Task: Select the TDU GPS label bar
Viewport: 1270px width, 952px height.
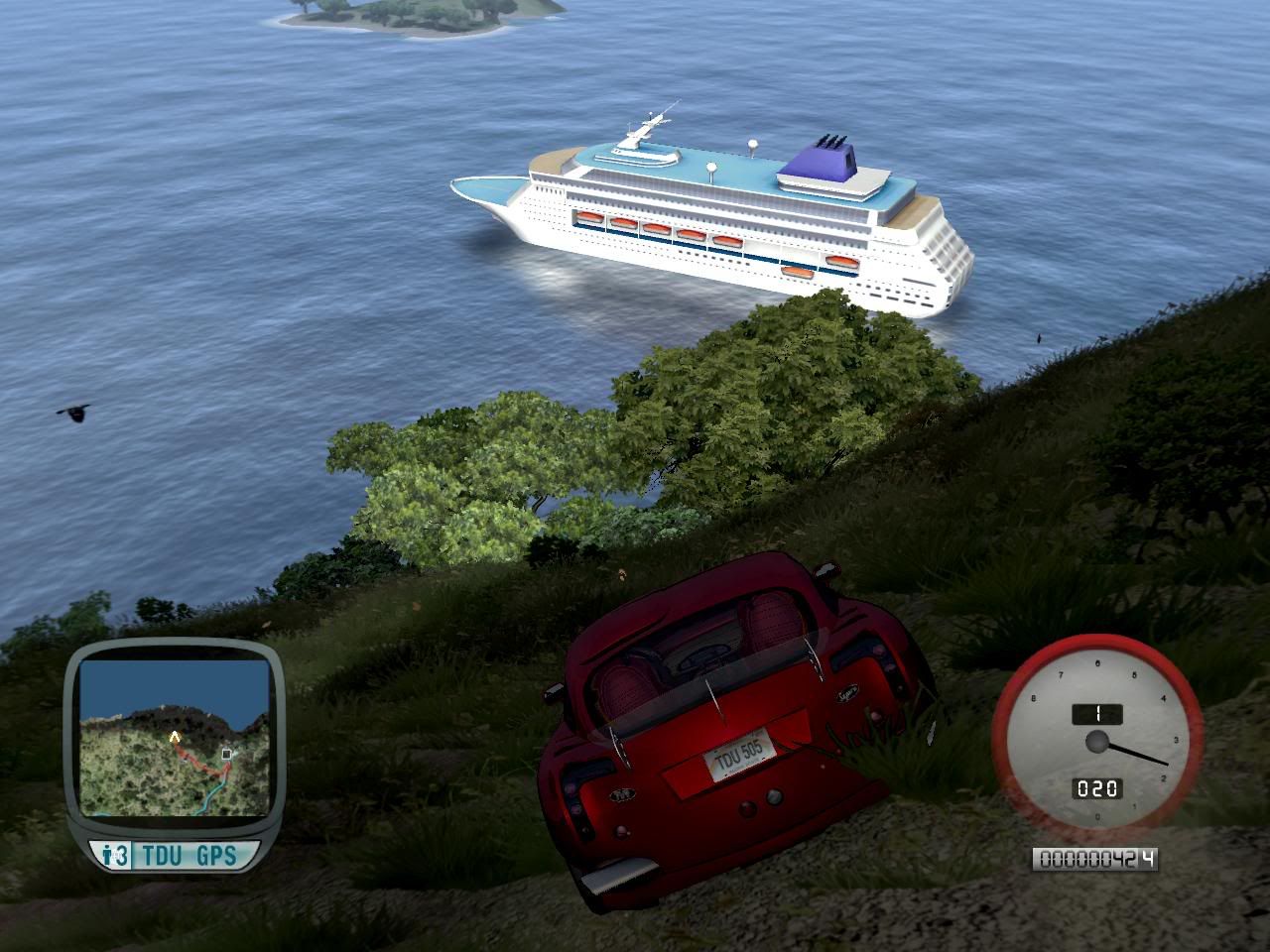Action: (189, 855)
